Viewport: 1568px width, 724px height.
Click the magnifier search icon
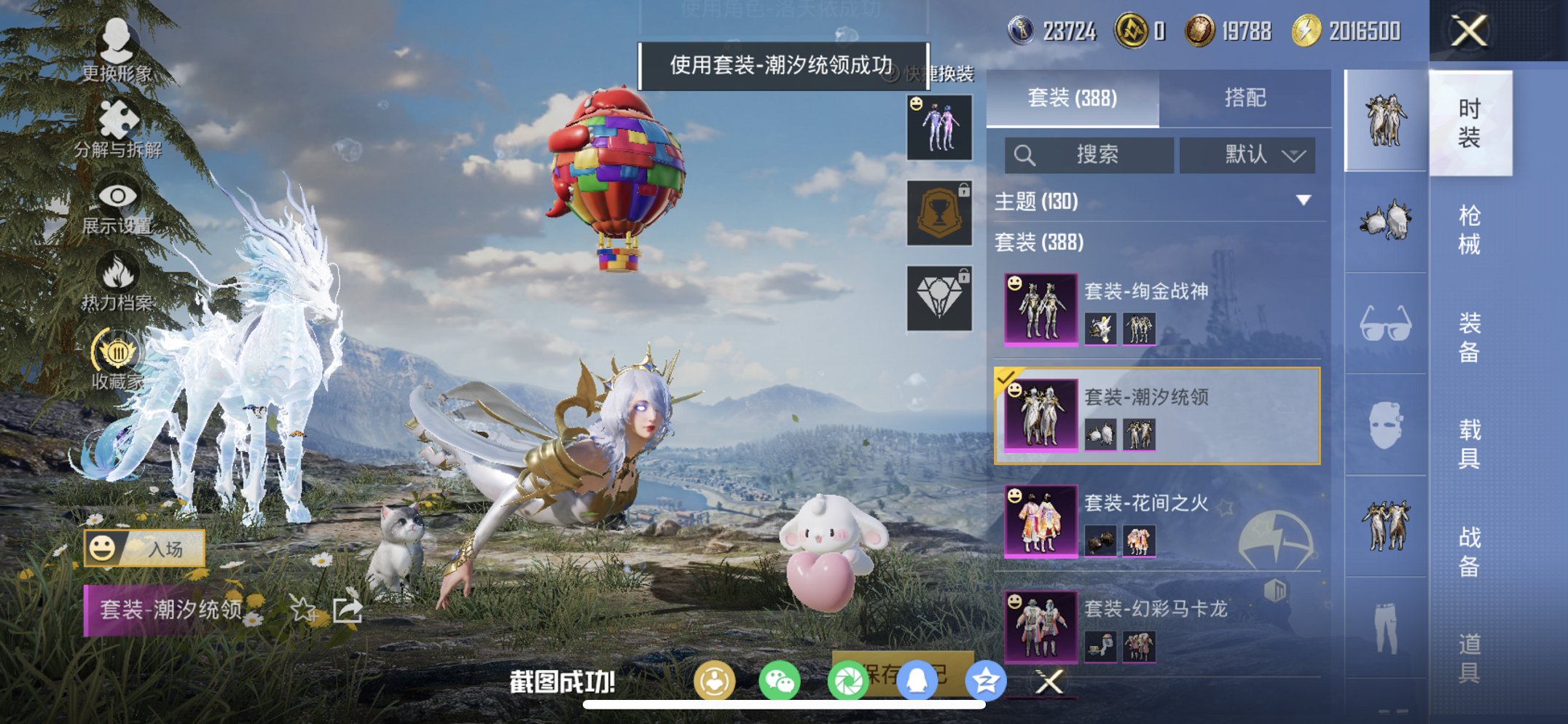[1025, 155]
